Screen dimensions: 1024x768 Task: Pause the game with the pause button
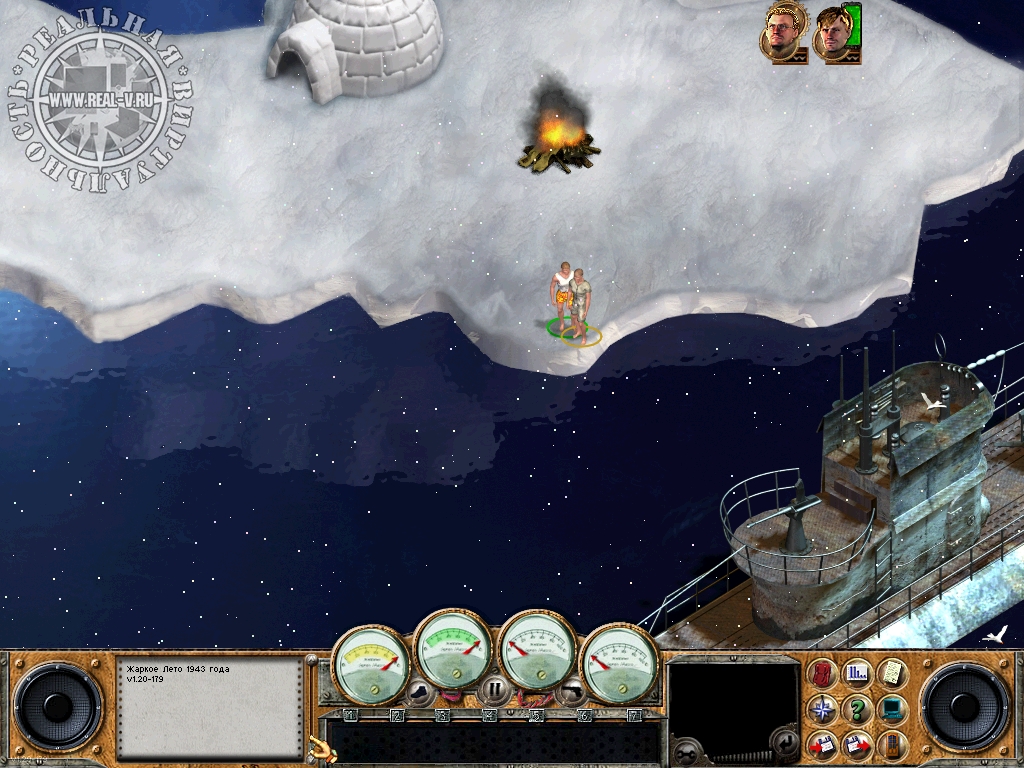click(x=494, y=689)
